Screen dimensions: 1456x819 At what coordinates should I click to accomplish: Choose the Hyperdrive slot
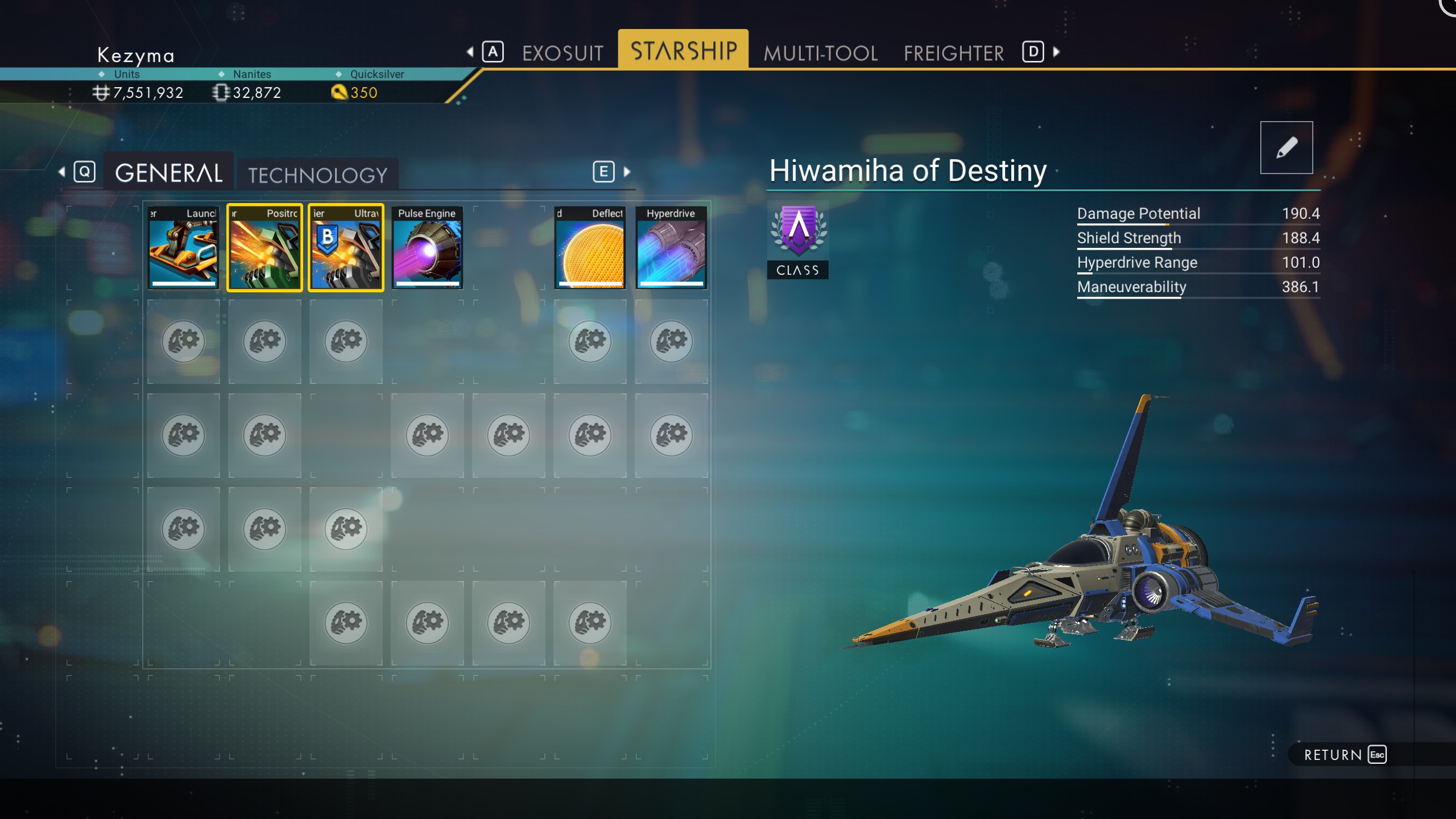tap(671, 247)
